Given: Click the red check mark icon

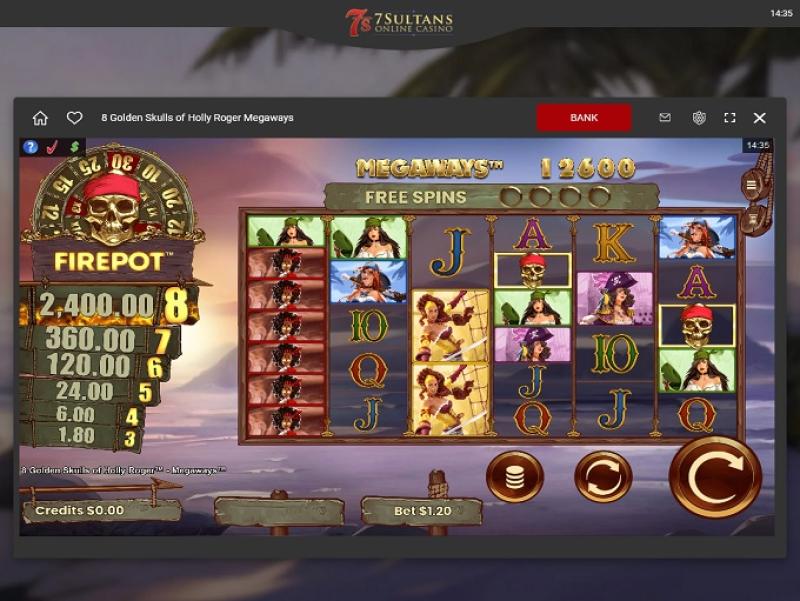Looking at the screenshot, I should pyautogui.click(x=52, y=147).
